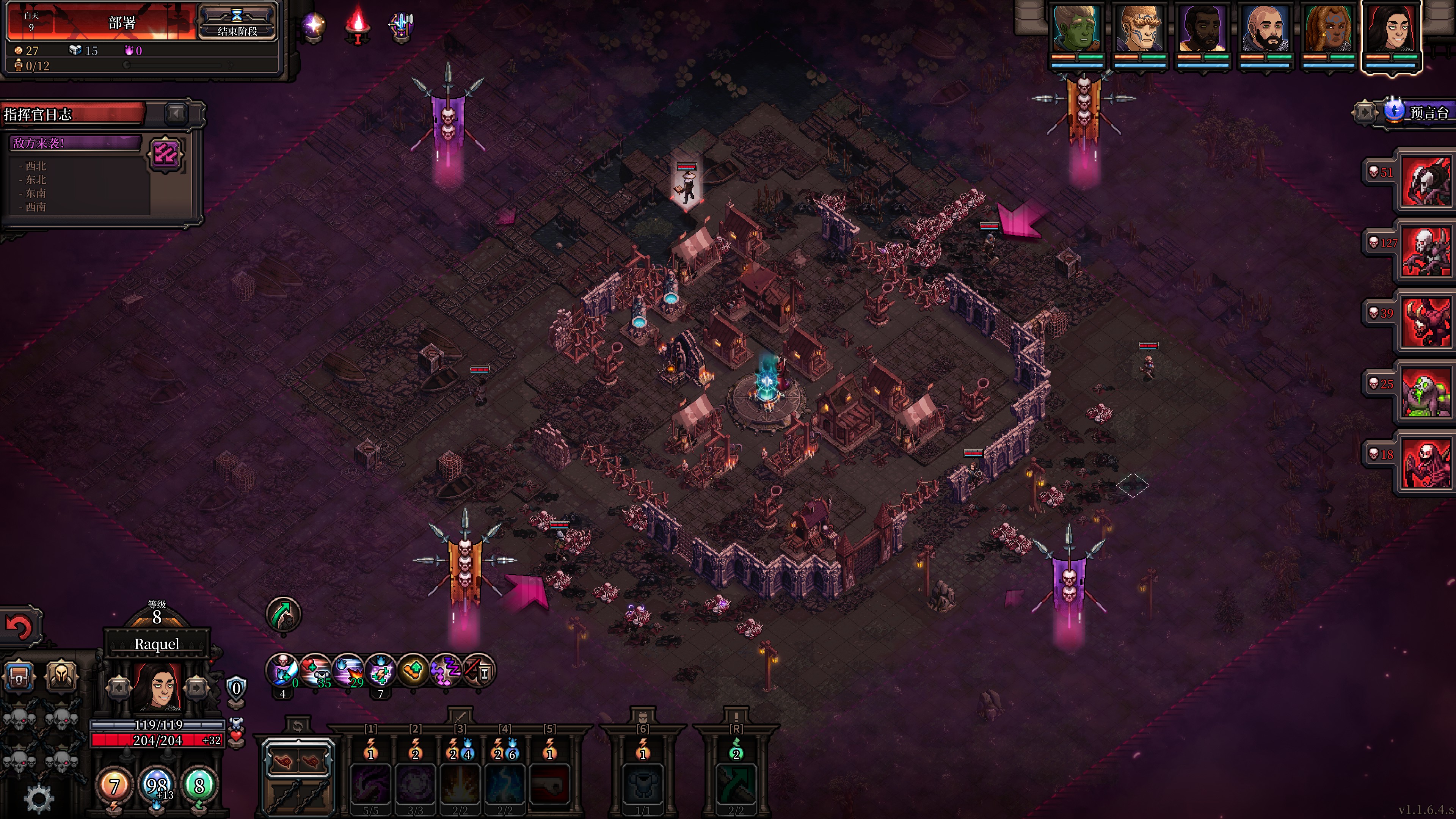Collapse the 指挥官日志 commander log panel
Viewport: 1456px width, 819px height.
(176, 114)
